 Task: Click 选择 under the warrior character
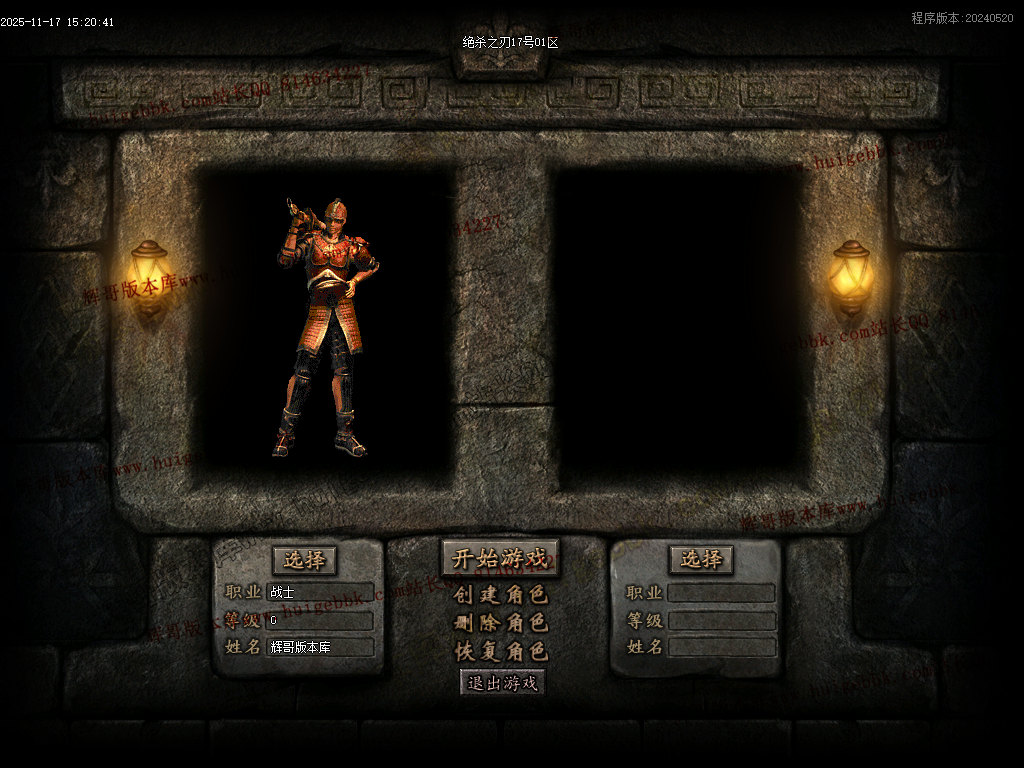304,560
